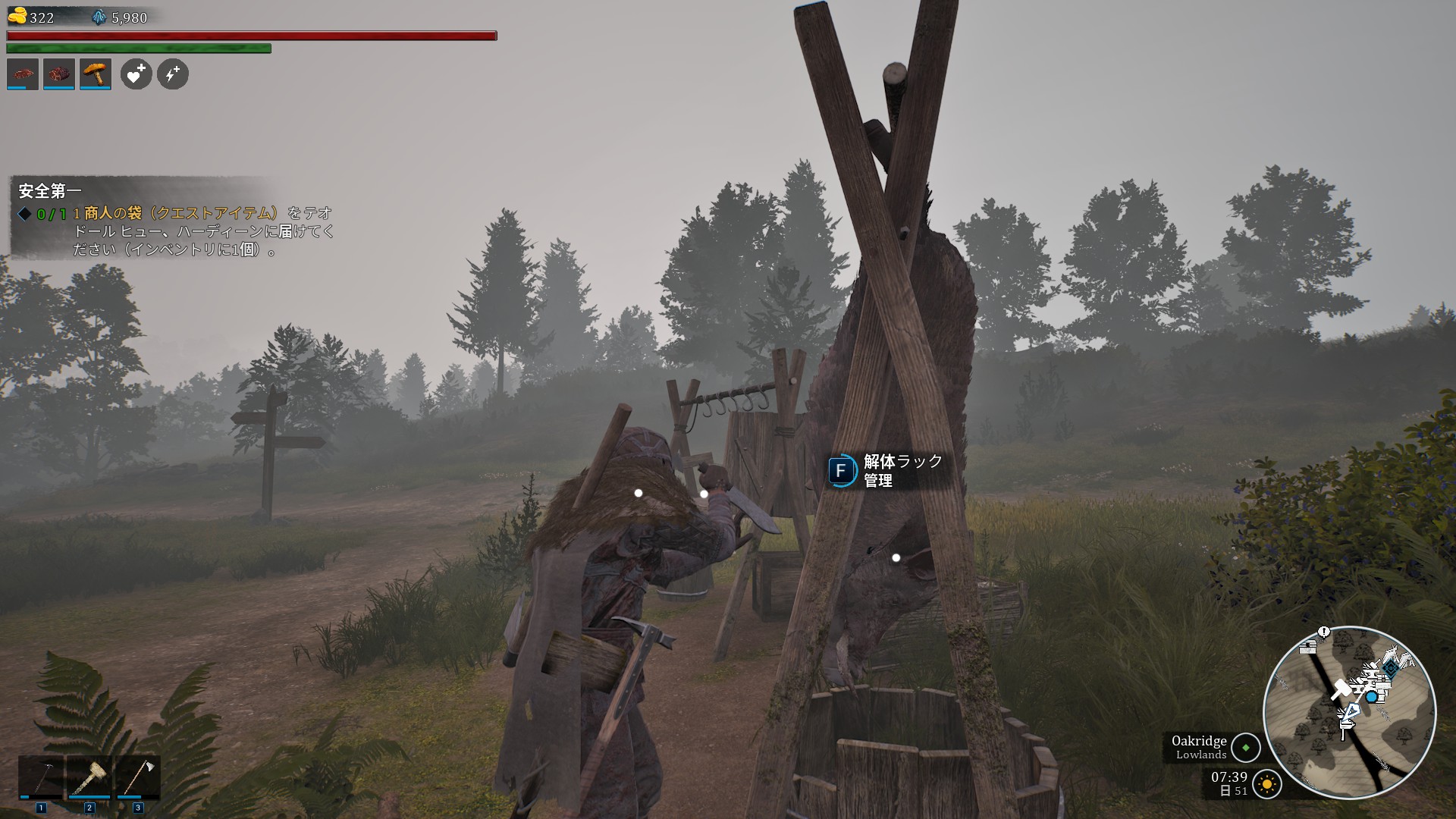Click the blue crystal currency icon
The height and width of the screenshot is (819, 1456).
pyautogui.click(x=99, y=17)
